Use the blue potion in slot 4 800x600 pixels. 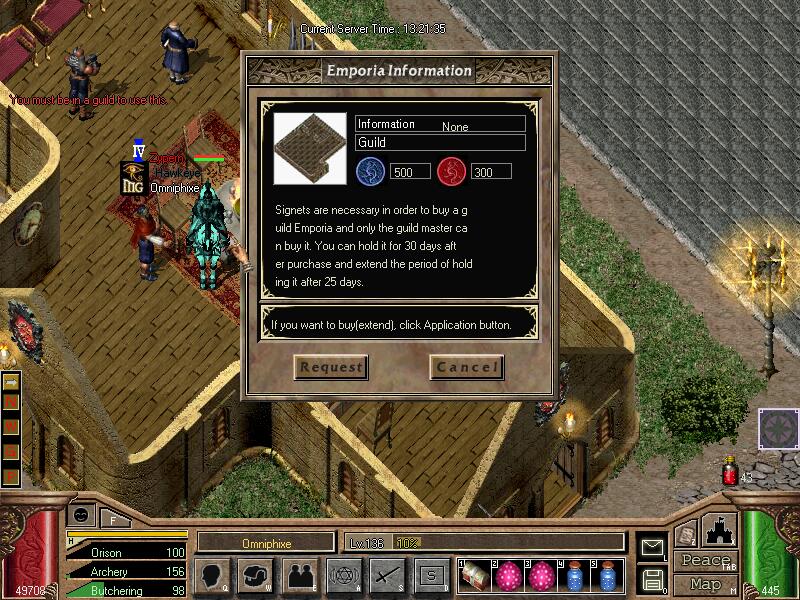pyautogui.click(x=574, y=576)
